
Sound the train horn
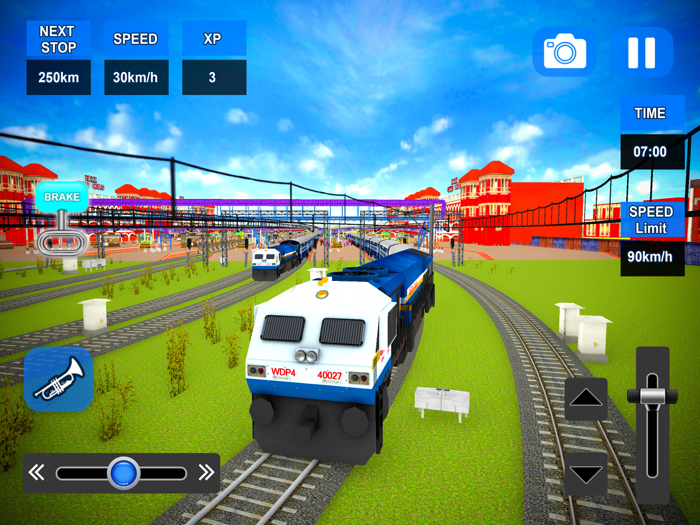tap(58, 379)
